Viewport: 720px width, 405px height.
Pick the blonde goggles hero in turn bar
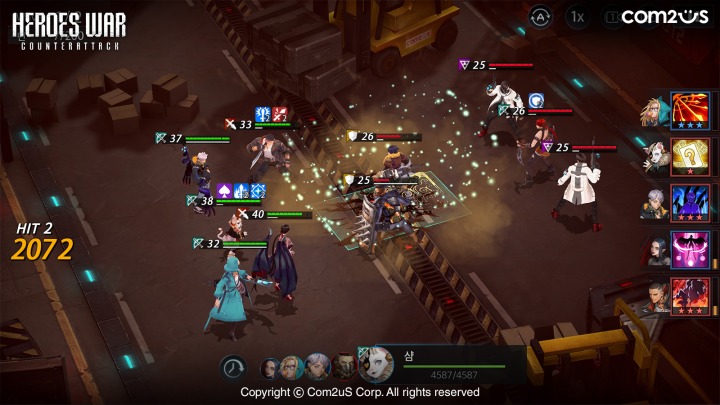293,367
